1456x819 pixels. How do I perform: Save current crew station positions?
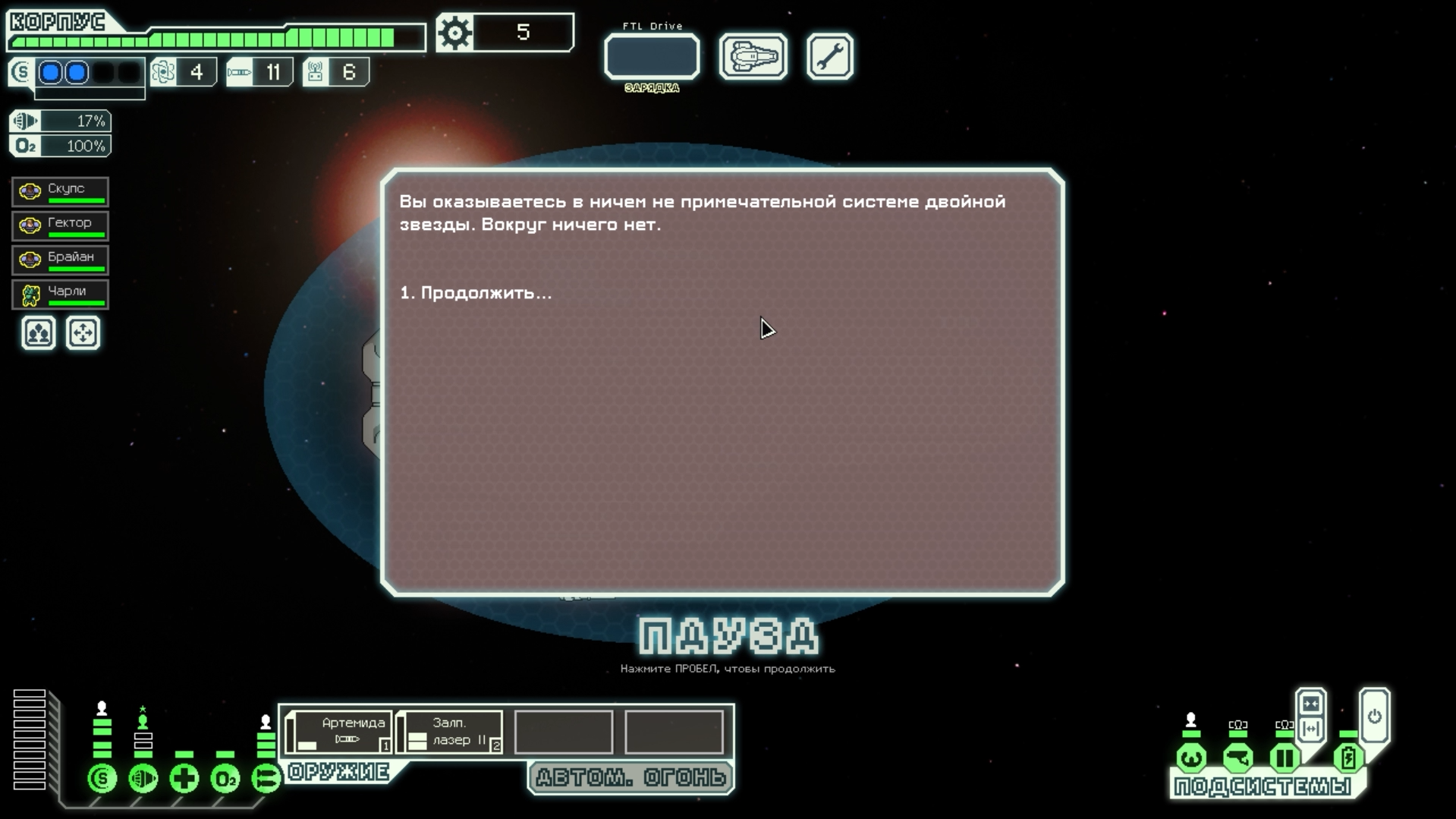(39, 333)
